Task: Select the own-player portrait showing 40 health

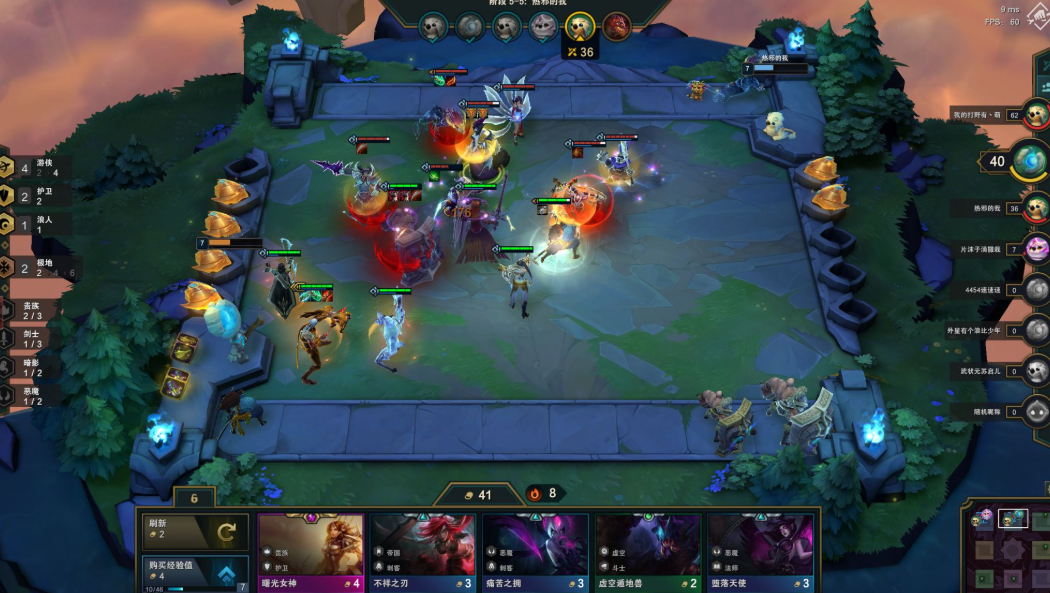Action: (1027, 160)
